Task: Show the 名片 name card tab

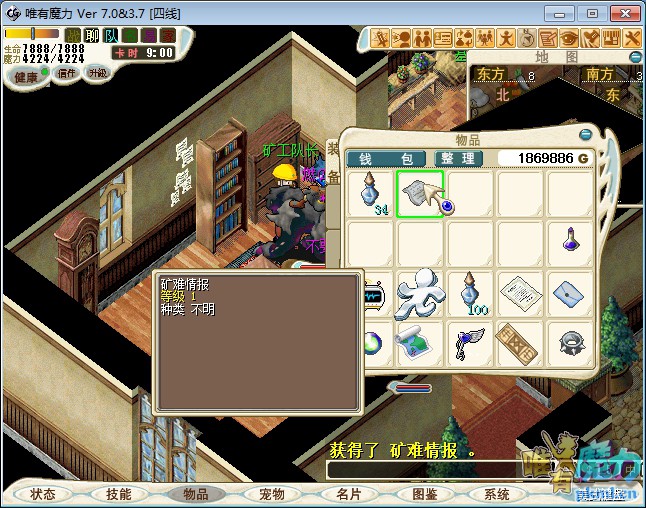Action: point(348,494)
